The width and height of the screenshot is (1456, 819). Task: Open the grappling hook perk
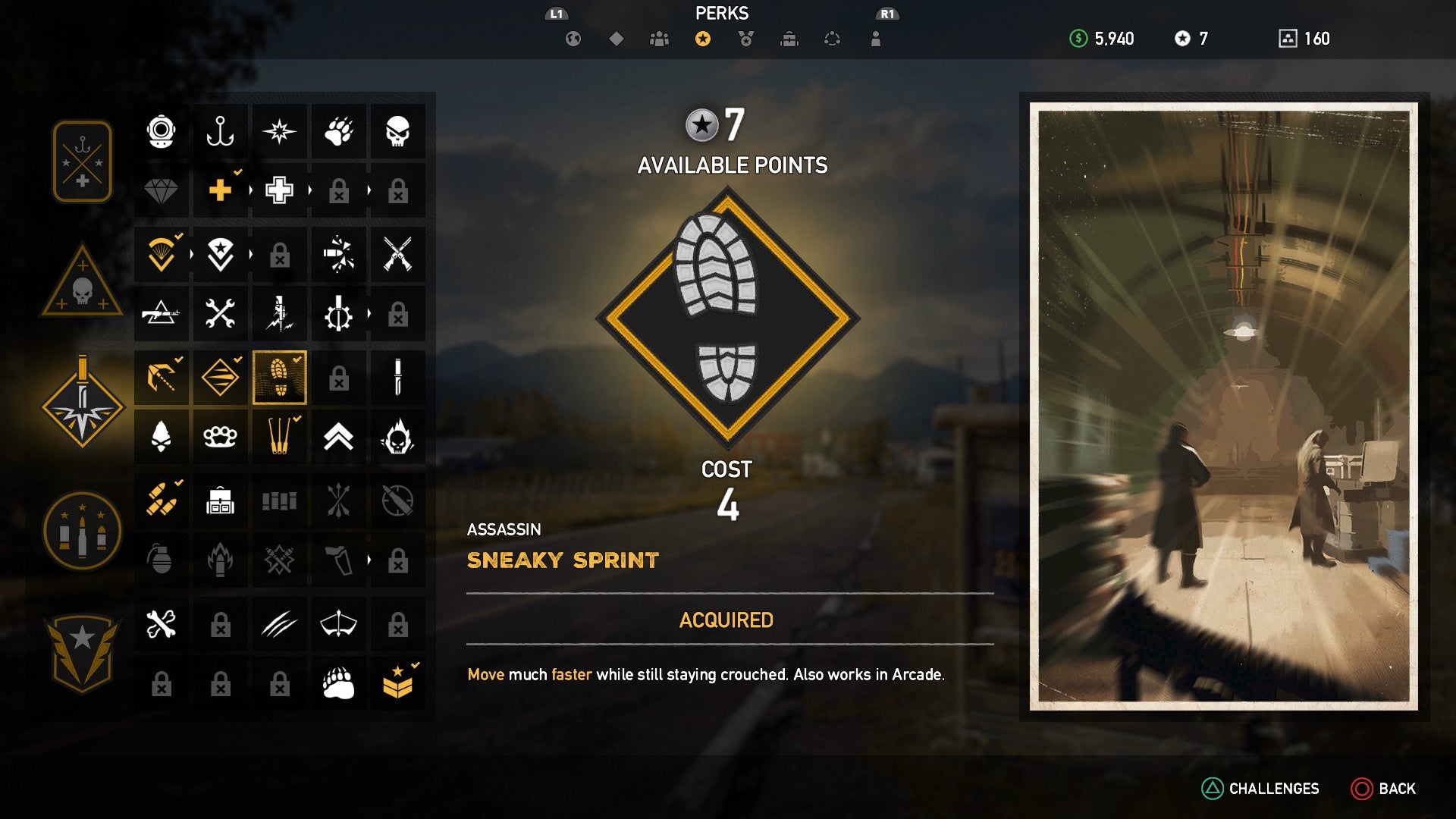point(161,377)
